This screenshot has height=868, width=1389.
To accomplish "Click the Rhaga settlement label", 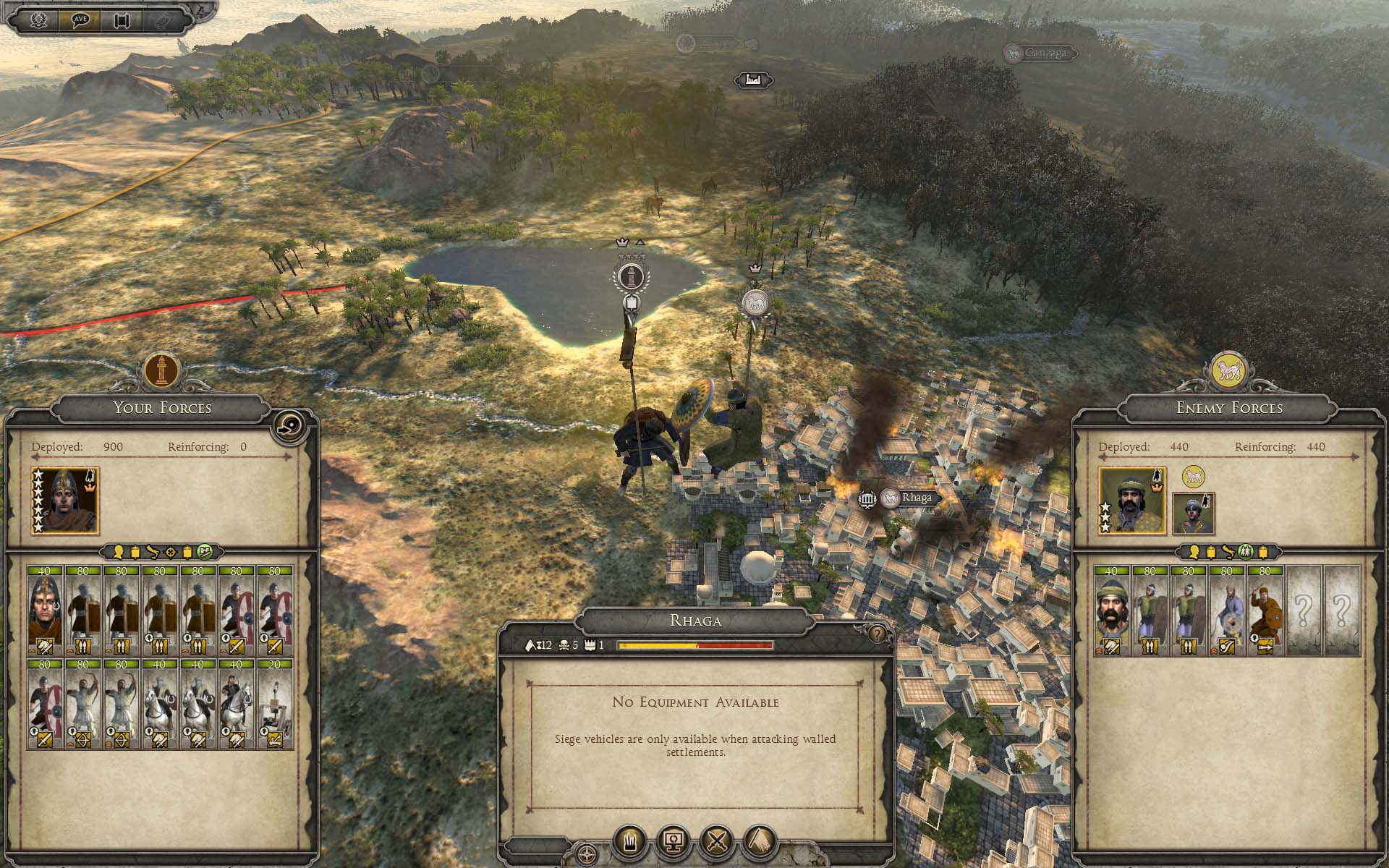I will coord(916,498).
